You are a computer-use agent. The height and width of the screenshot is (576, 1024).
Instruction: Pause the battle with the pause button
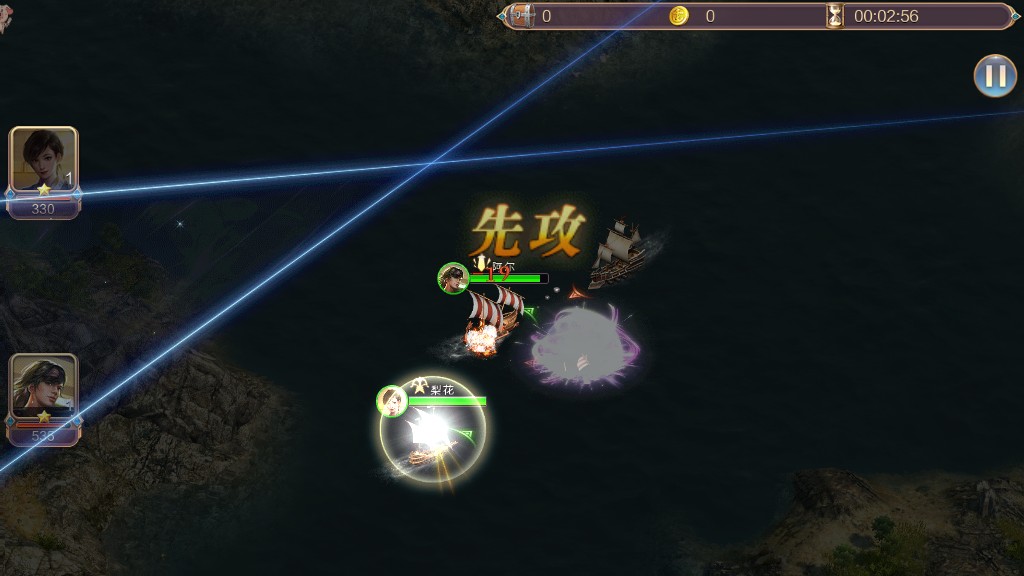[995, 76]
